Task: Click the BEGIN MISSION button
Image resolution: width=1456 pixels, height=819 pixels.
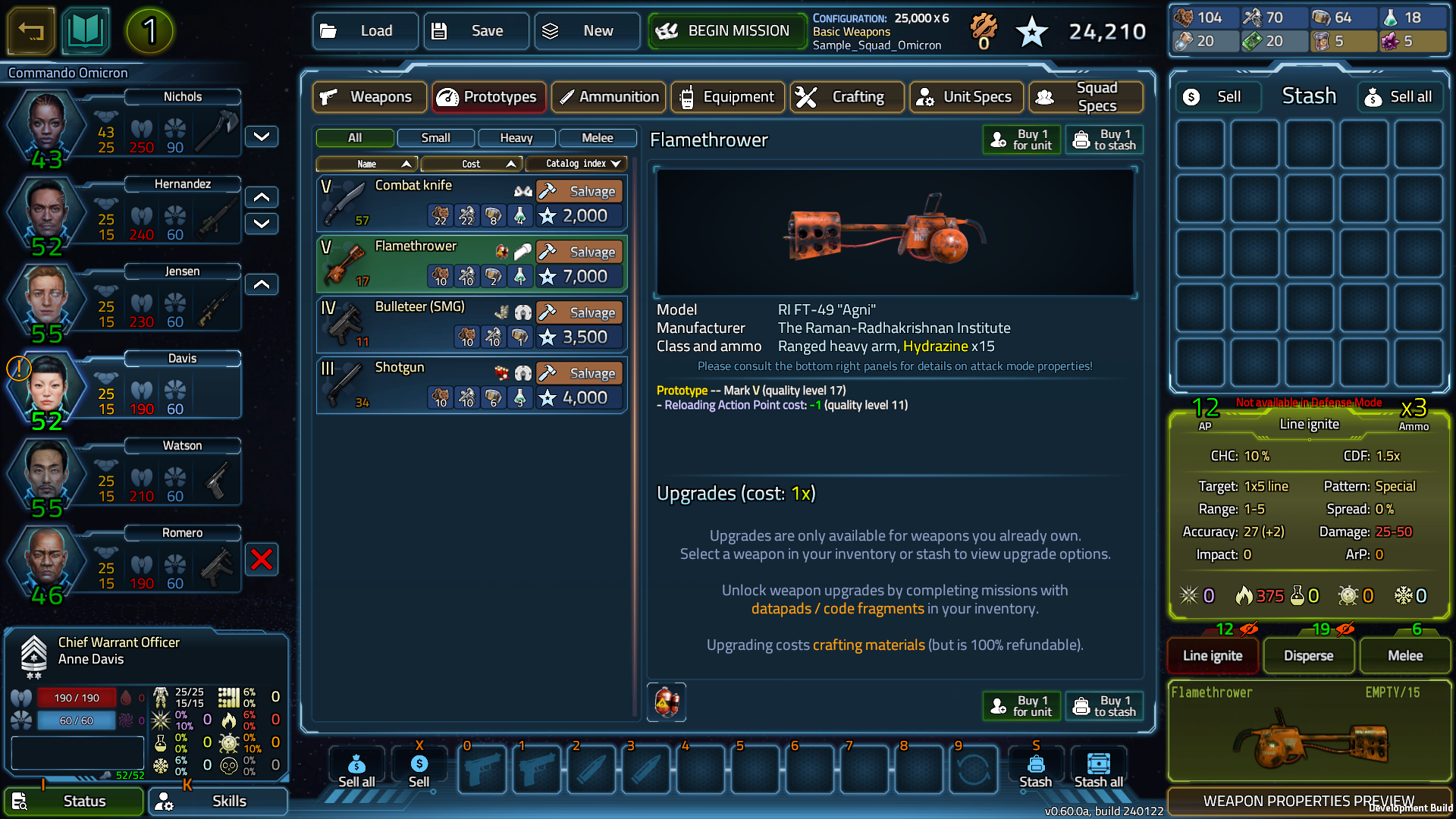Action: [726, 31]
